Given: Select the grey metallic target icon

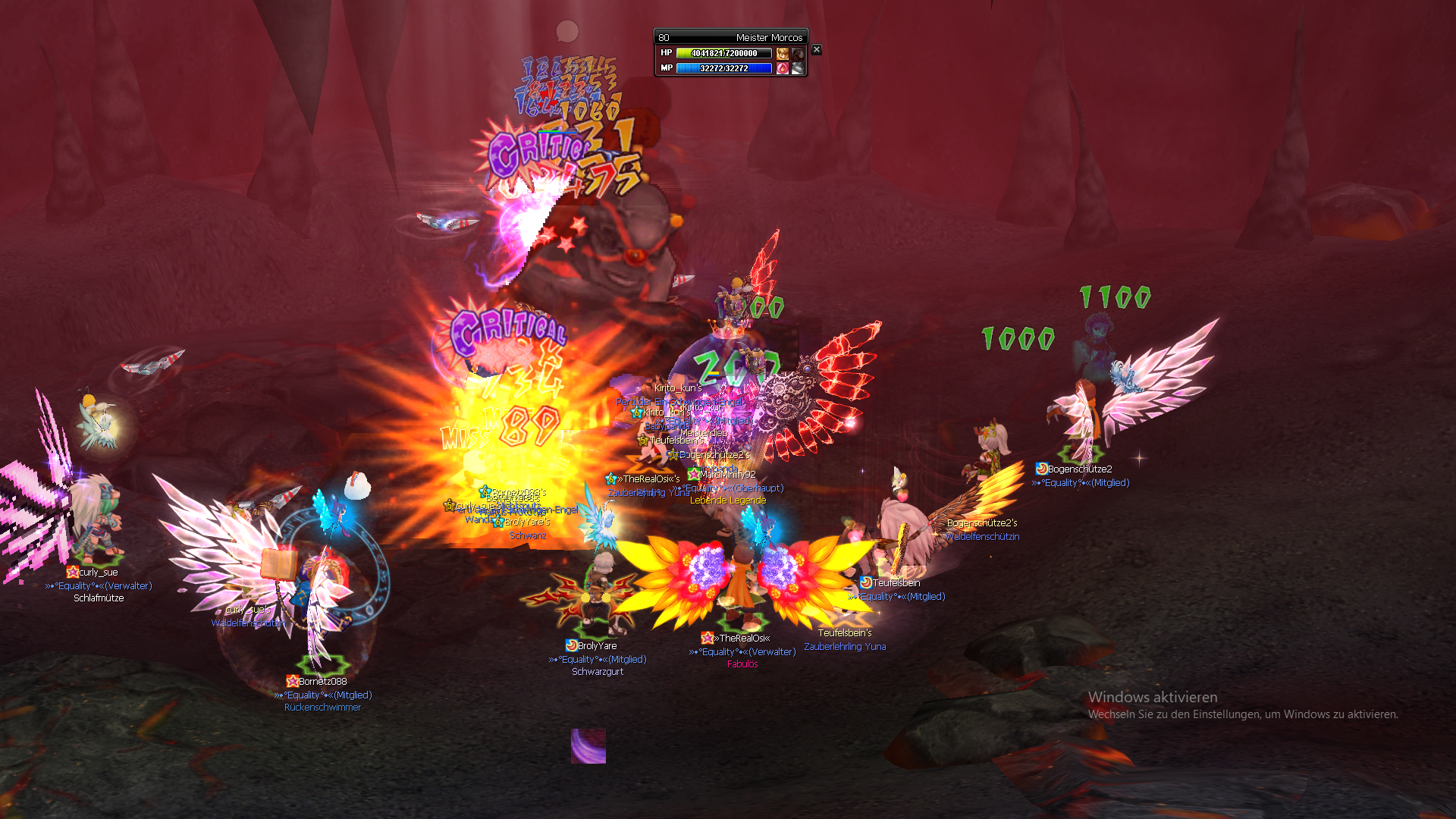Looking at the screenshot, I should point(798,68).
